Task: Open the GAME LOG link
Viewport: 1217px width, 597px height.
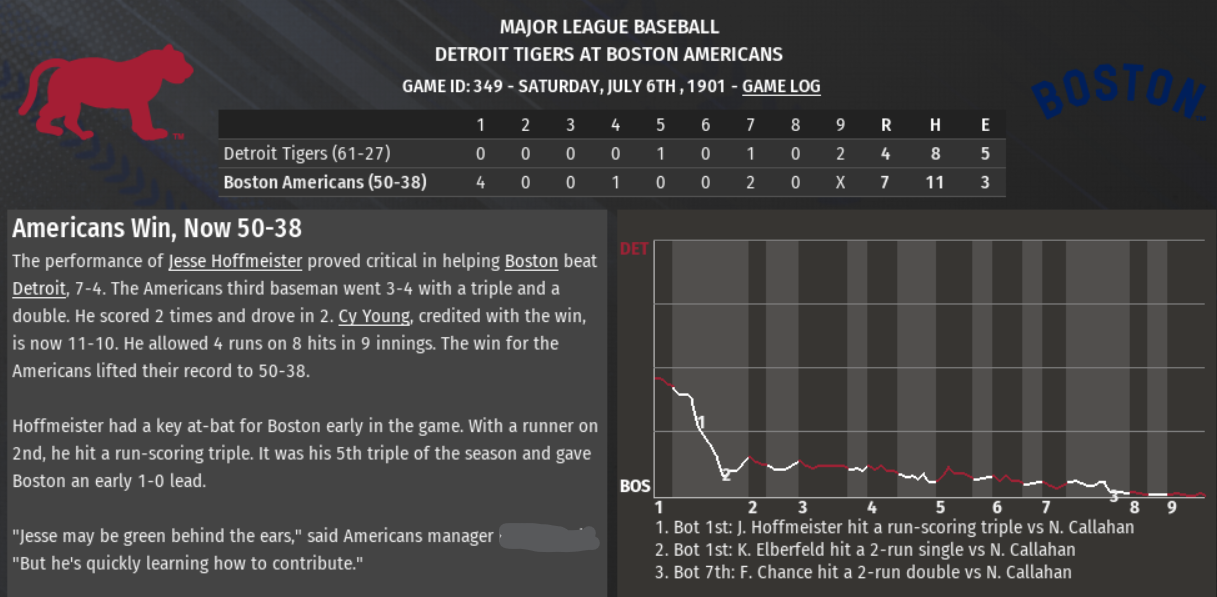Action: [781, 87]
